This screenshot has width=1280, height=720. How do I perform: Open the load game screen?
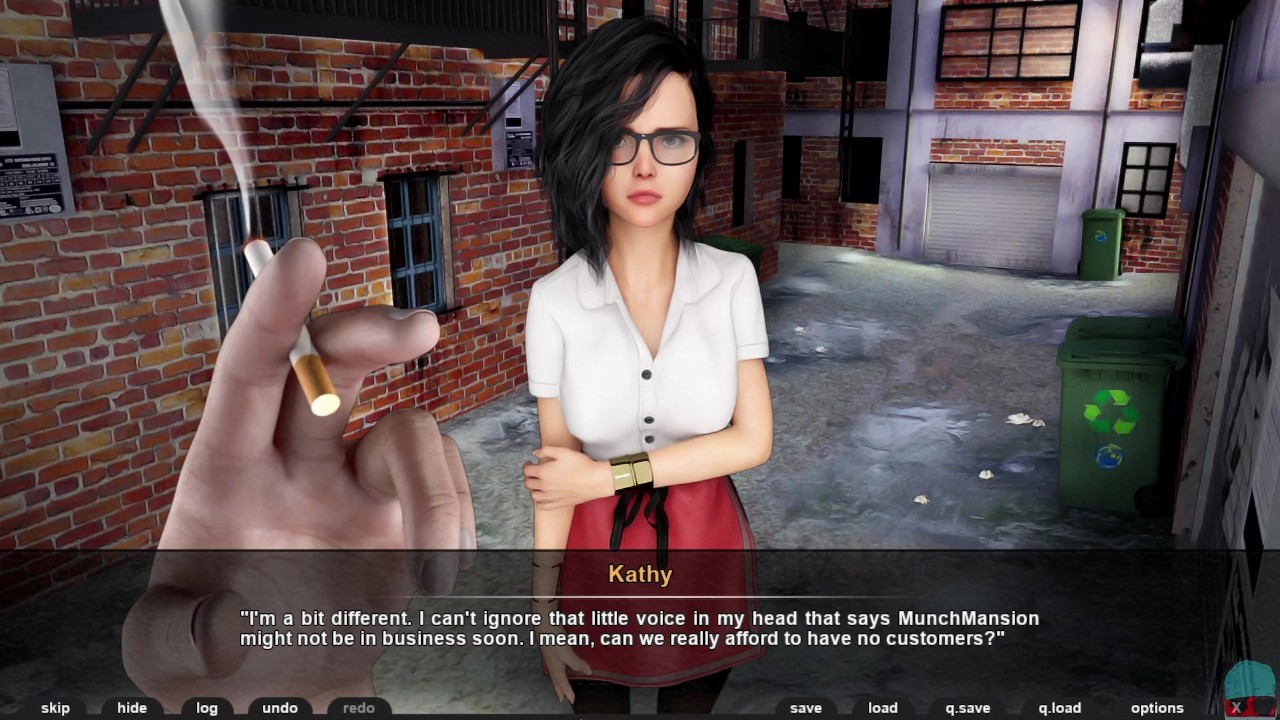[x=883, y=708]
